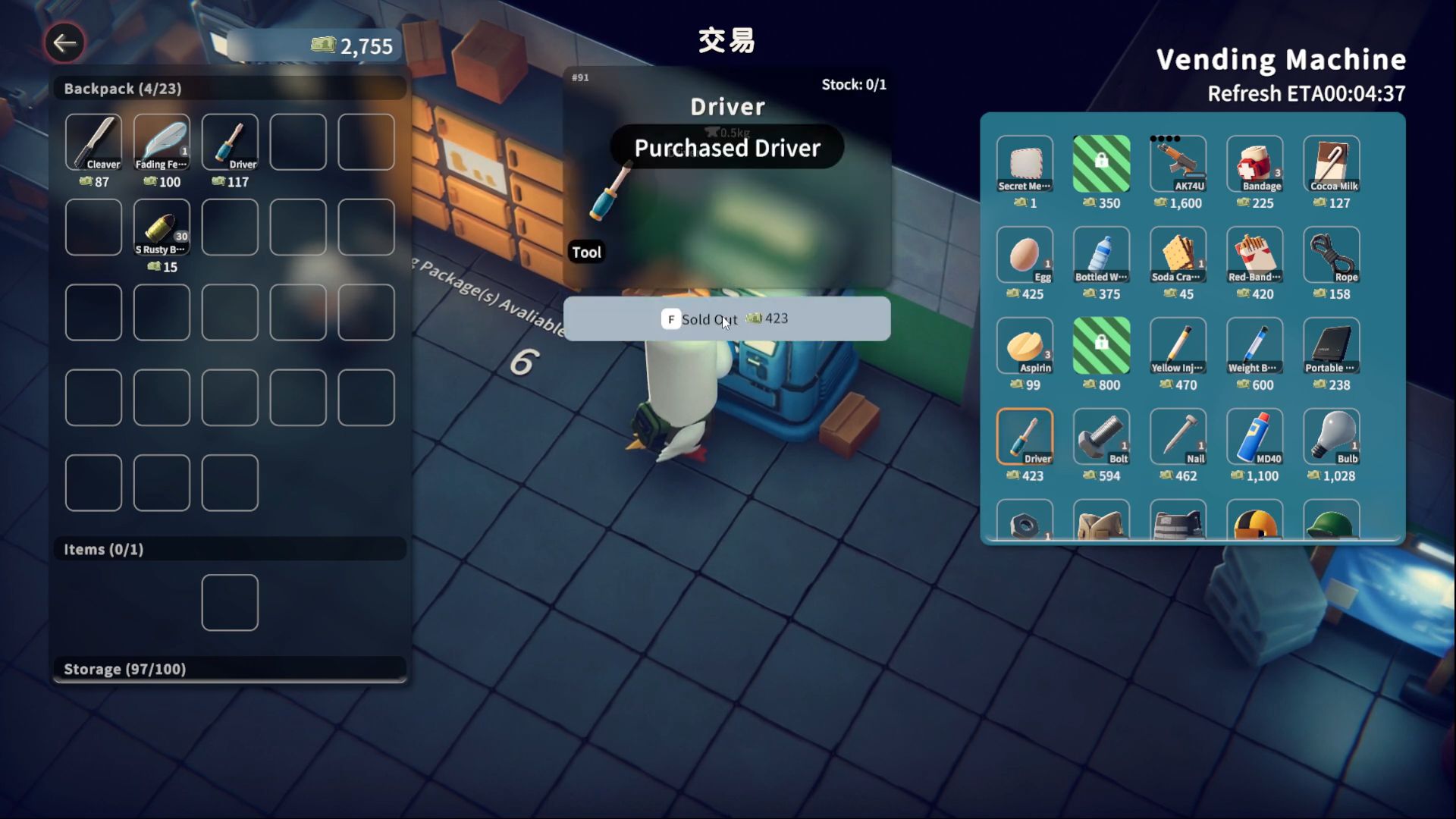Click the Bandage vending item
This screenshot has height=819, width=1456.
(1254, 165)
